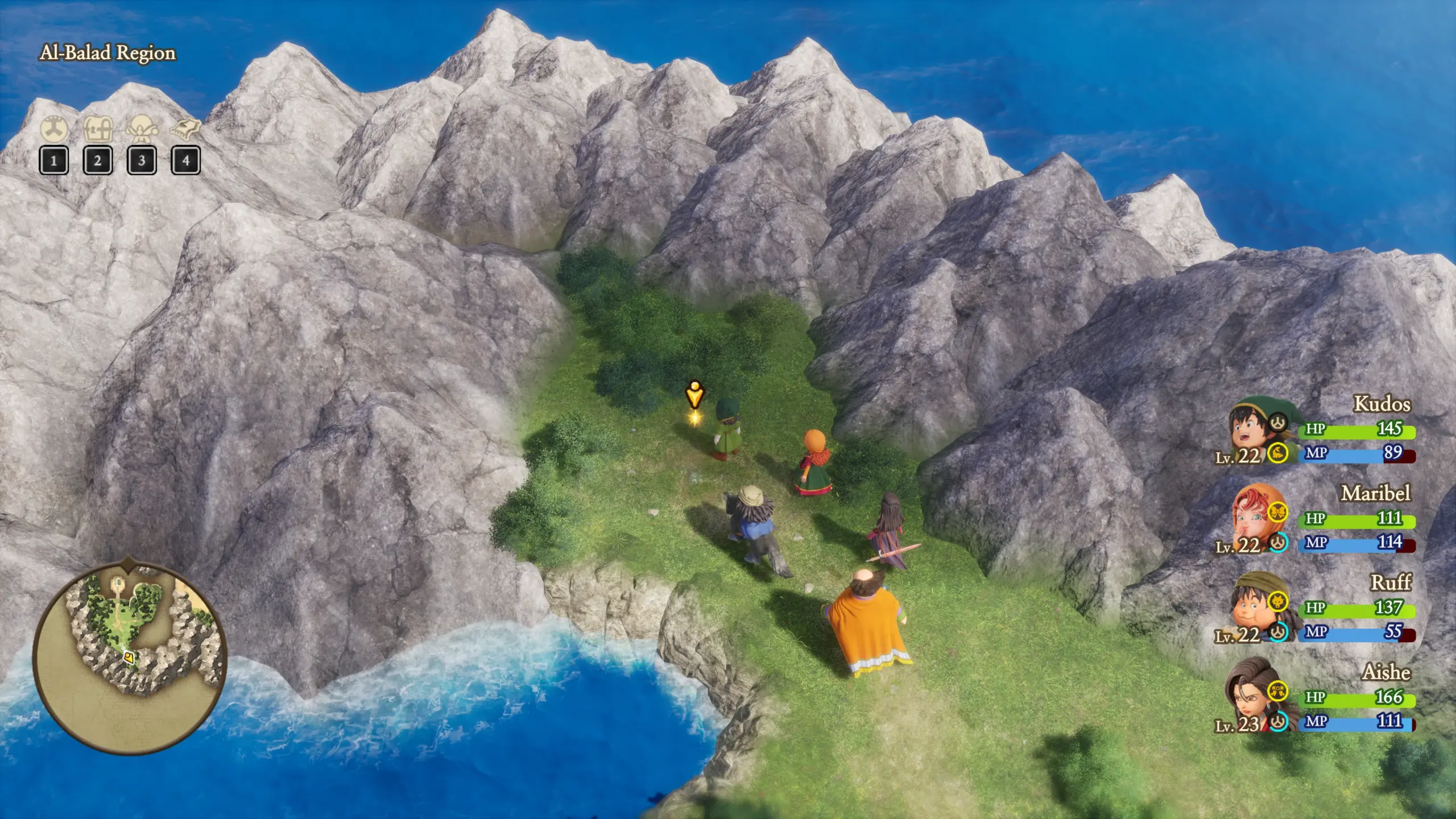The image size is (1456, 819).
Task: Toggle Kudos's dark status ring icon
Action: pyautogui.click(x=1278, y=423)
